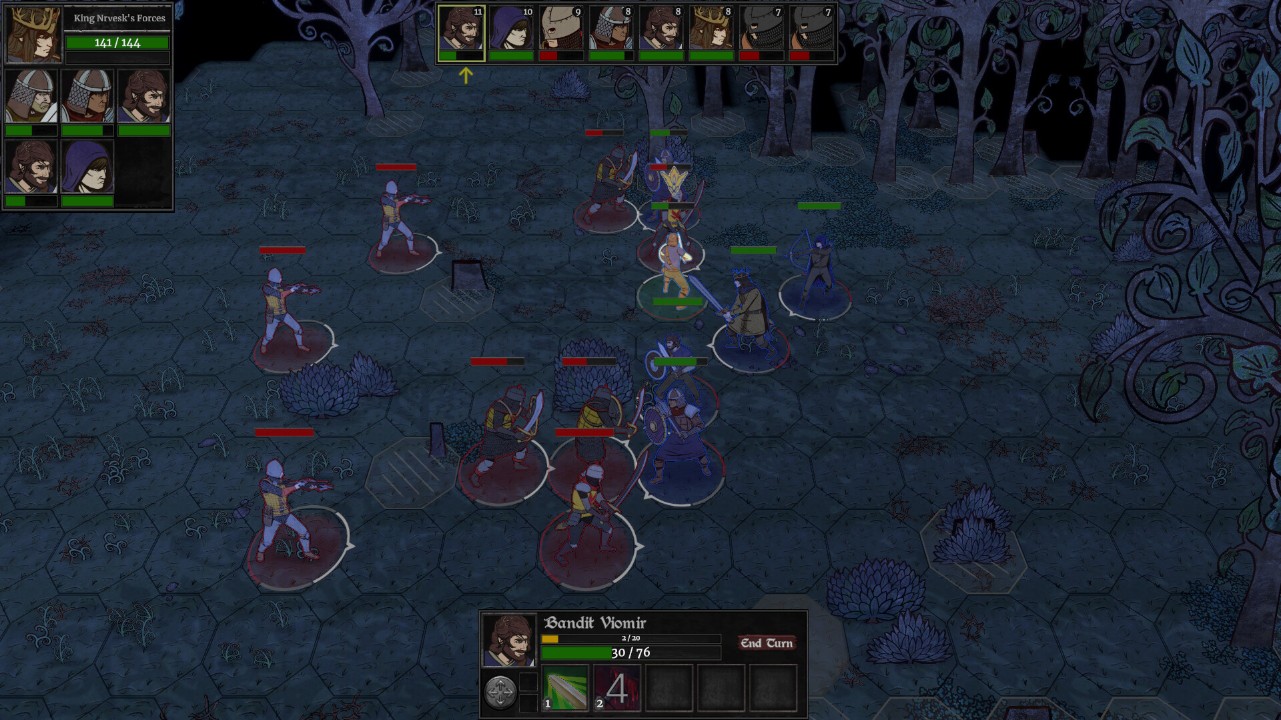
Task: Select Bandit Viomir's portrait beside his name
Action: (x=508, y=641)
